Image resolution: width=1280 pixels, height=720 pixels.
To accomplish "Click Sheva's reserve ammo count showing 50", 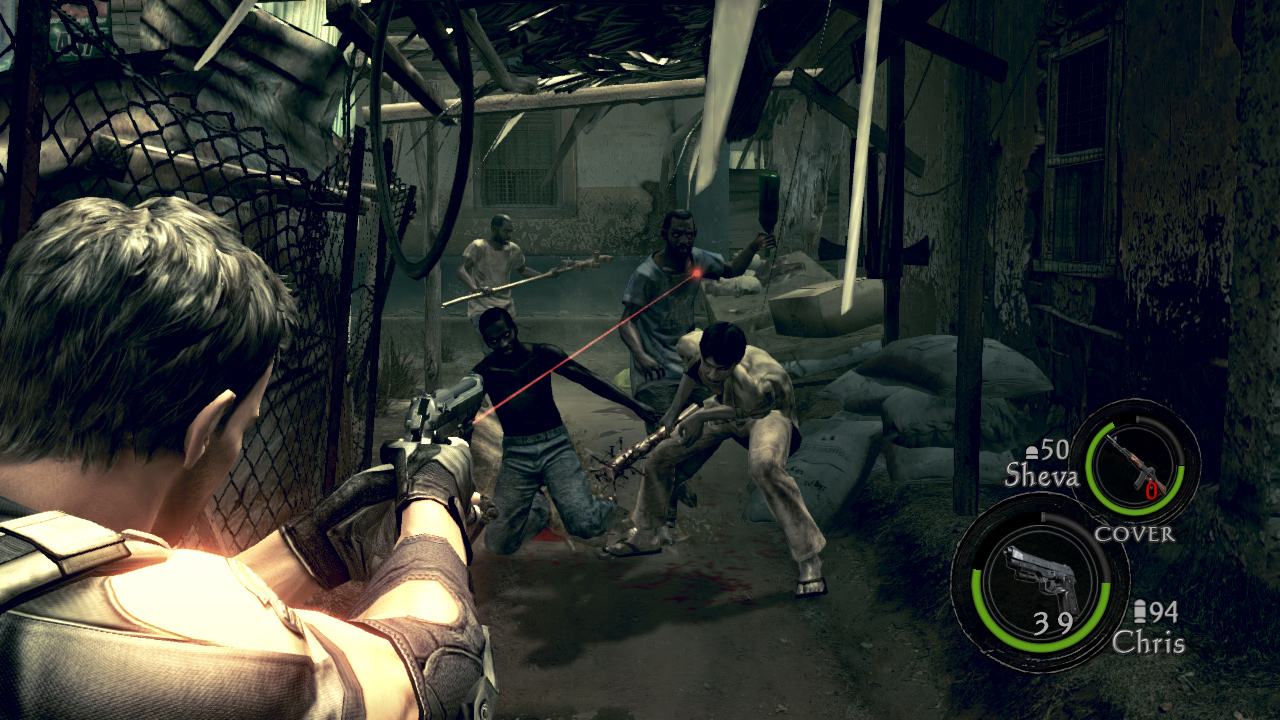I will coord(1053,450).
